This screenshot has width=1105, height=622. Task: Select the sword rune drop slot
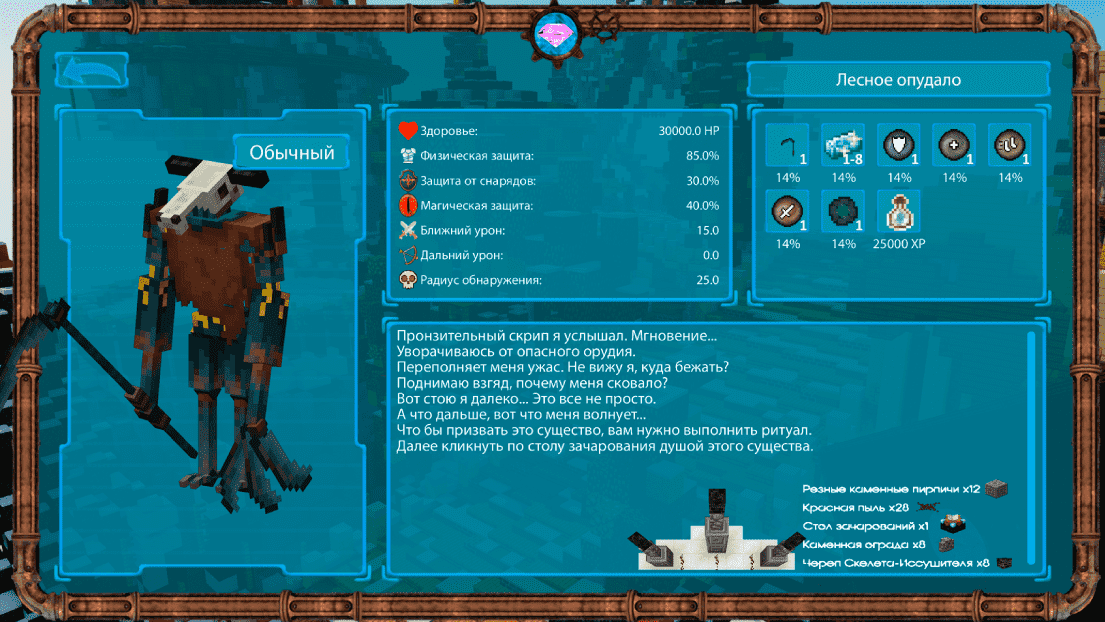(787, 212)
